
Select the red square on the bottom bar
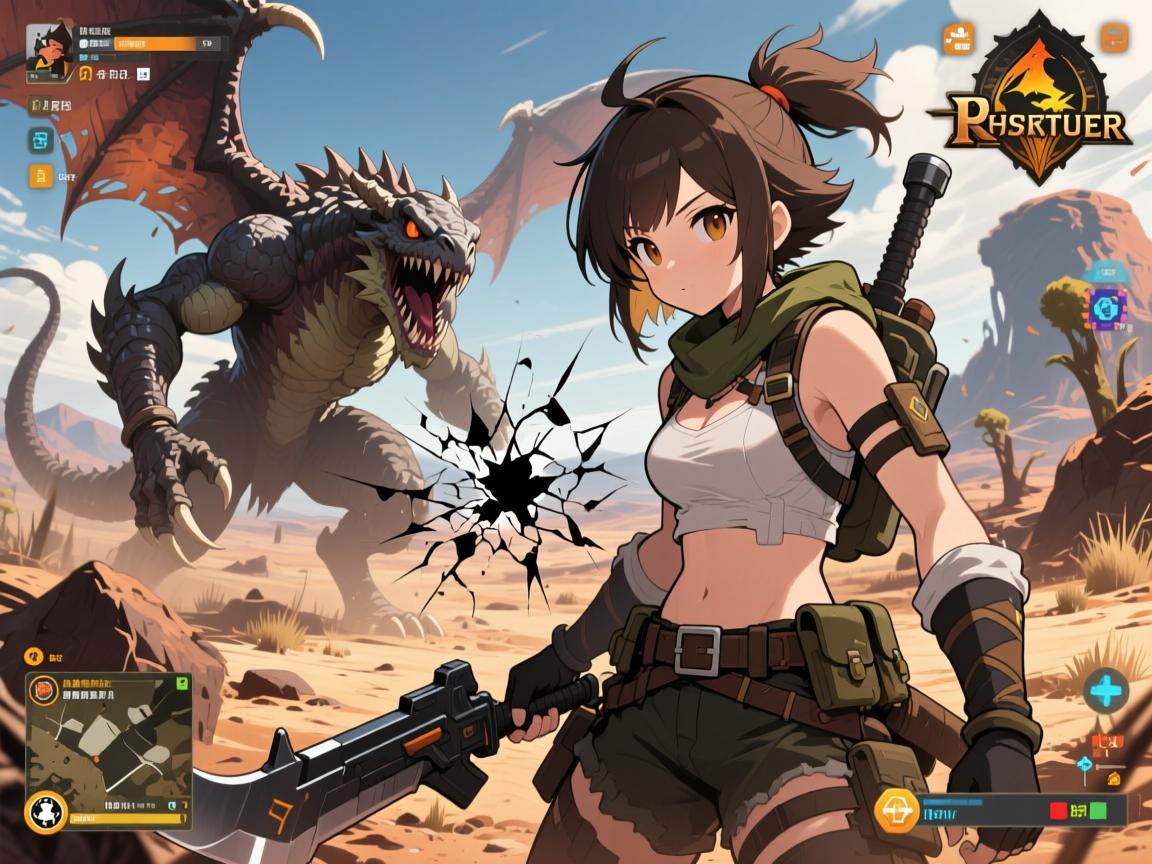[1053, 809]
